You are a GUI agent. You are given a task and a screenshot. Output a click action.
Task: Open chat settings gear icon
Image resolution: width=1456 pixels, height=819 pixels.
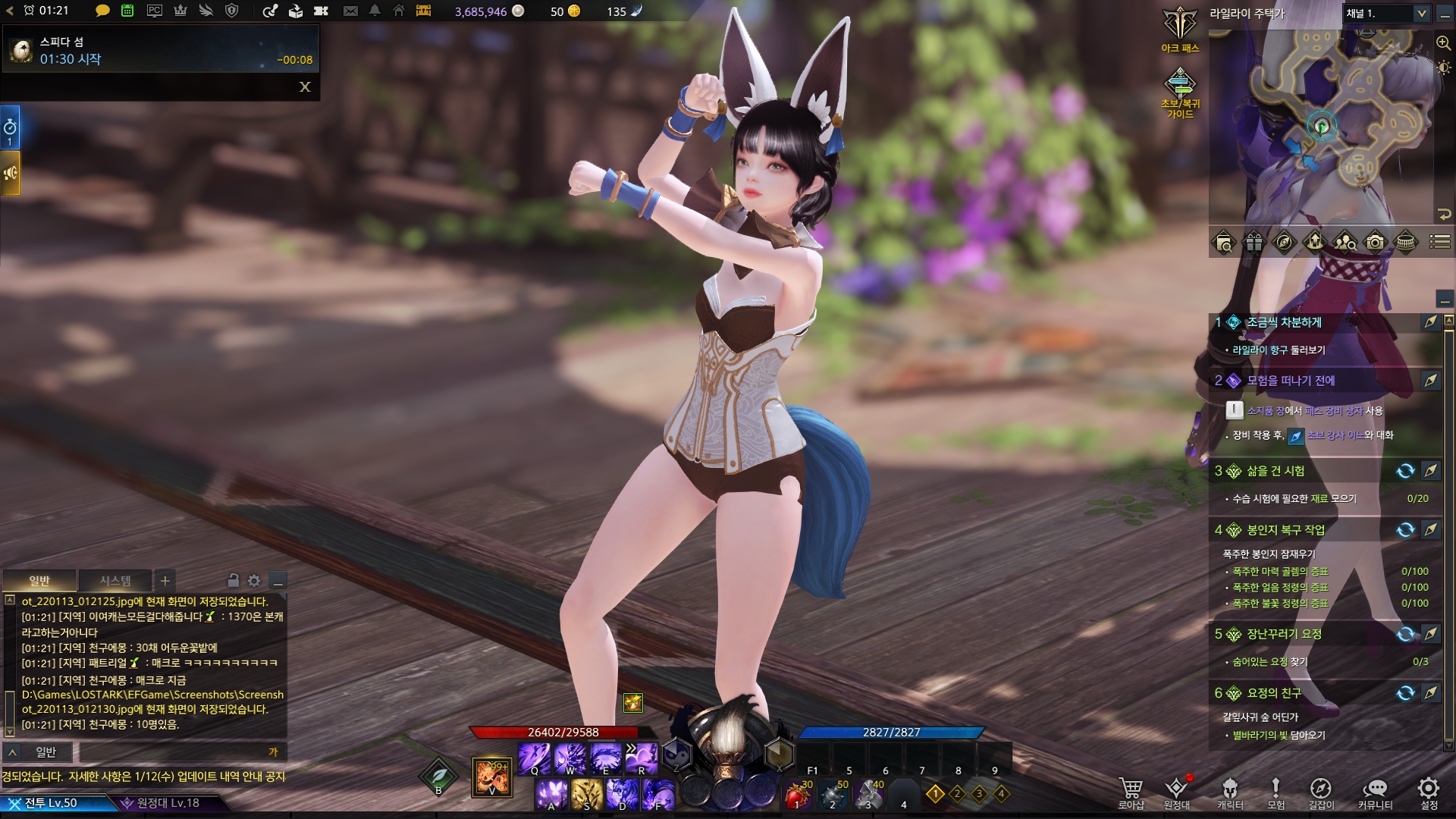[x=254, y=581]
